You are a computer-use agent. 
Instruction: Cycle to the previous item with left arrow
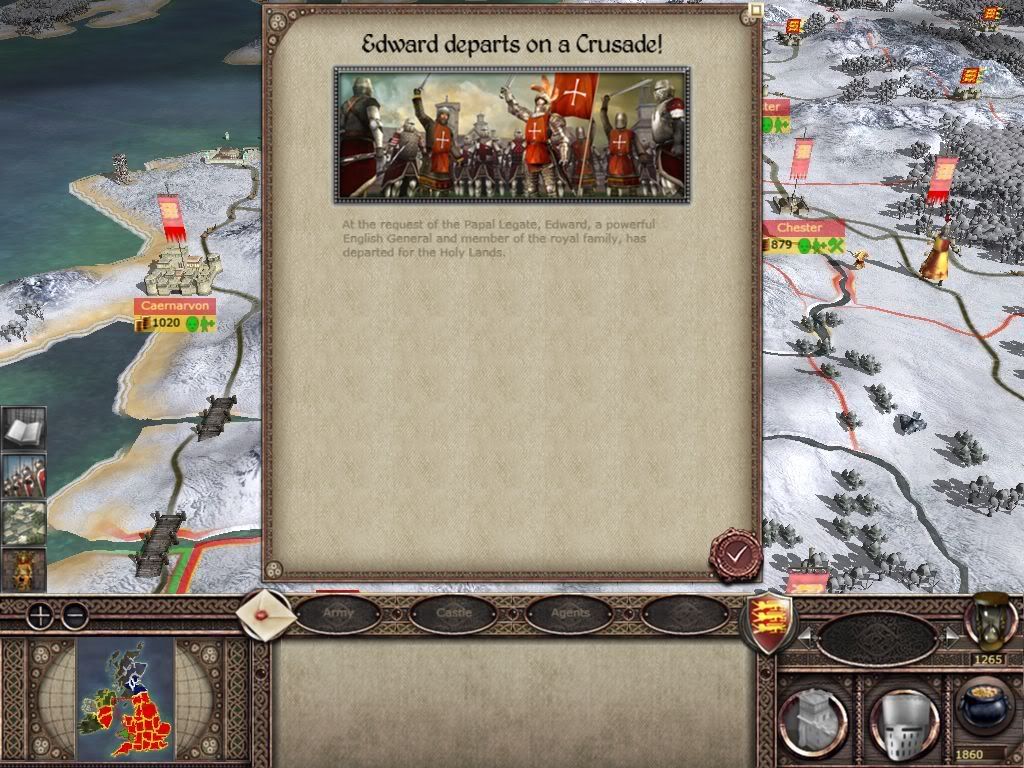click(x=807, y=636)
